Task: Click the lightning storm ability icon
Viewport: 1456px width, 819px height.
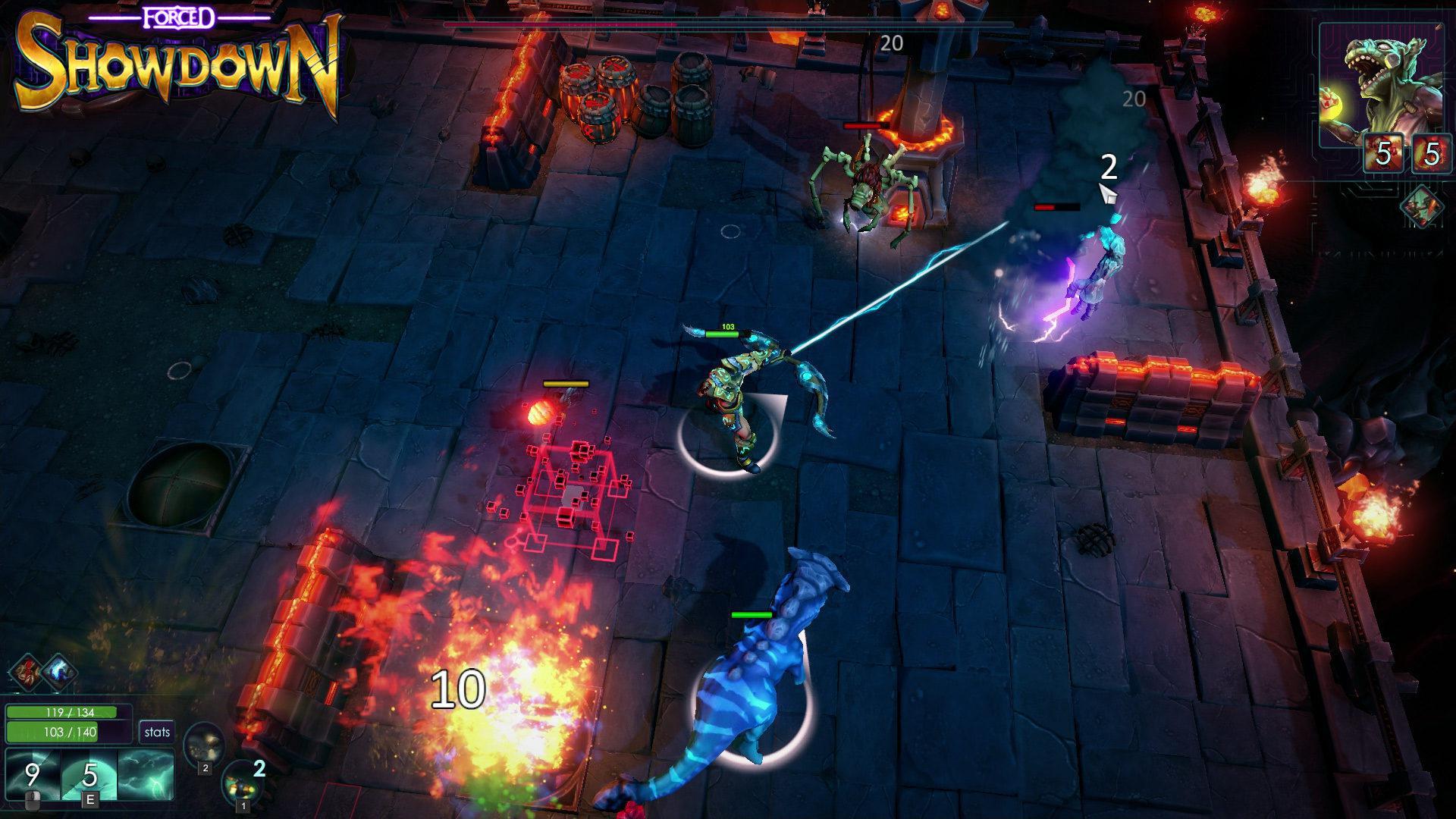Action: [x=144, y=772]
